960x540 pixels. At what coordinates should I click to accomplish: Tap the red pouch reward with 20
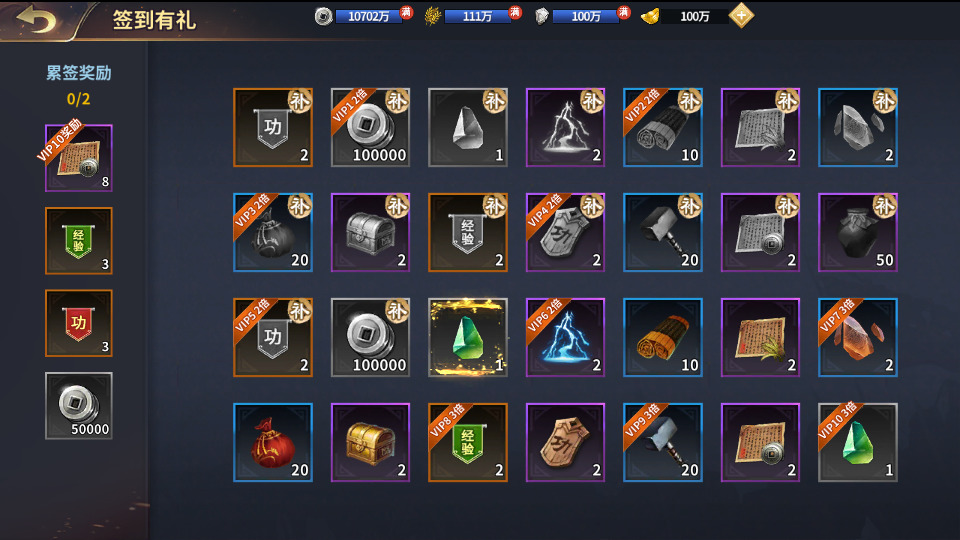[273, 442]
